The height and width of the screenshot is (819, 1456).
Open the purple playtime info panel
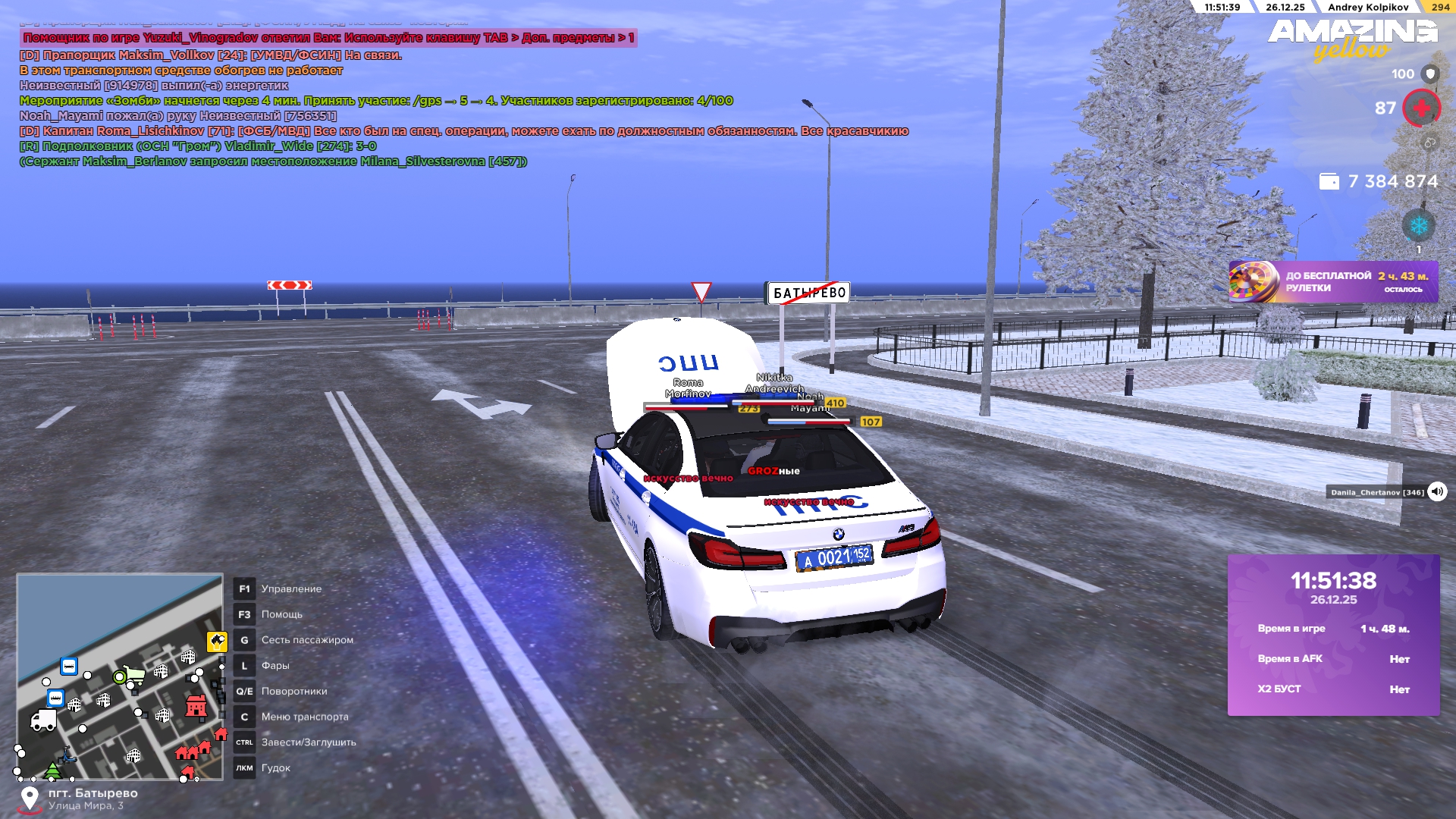tap(1333, 635)
